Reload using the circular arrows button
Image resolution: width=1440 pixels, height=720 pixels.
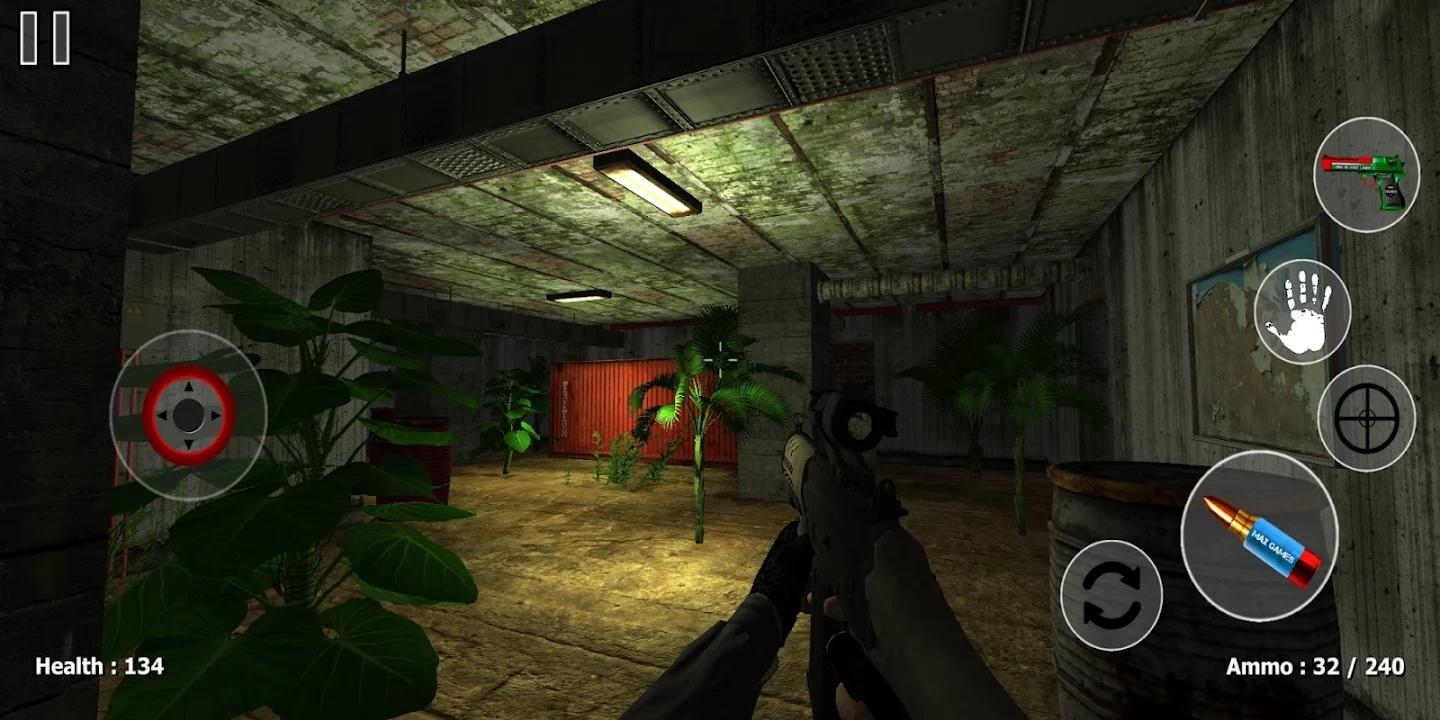(x=1111, y=596)
